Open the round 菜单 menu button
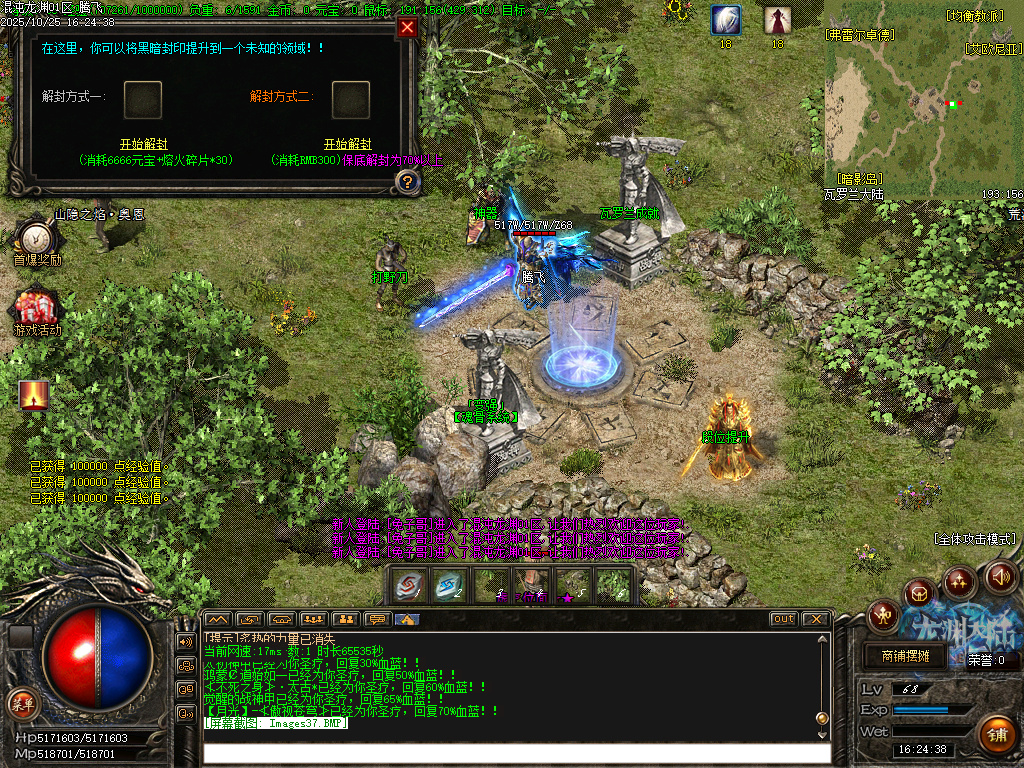Image resolution: width=1024 pixels, height=768 pixels. (x=21, y=701)
